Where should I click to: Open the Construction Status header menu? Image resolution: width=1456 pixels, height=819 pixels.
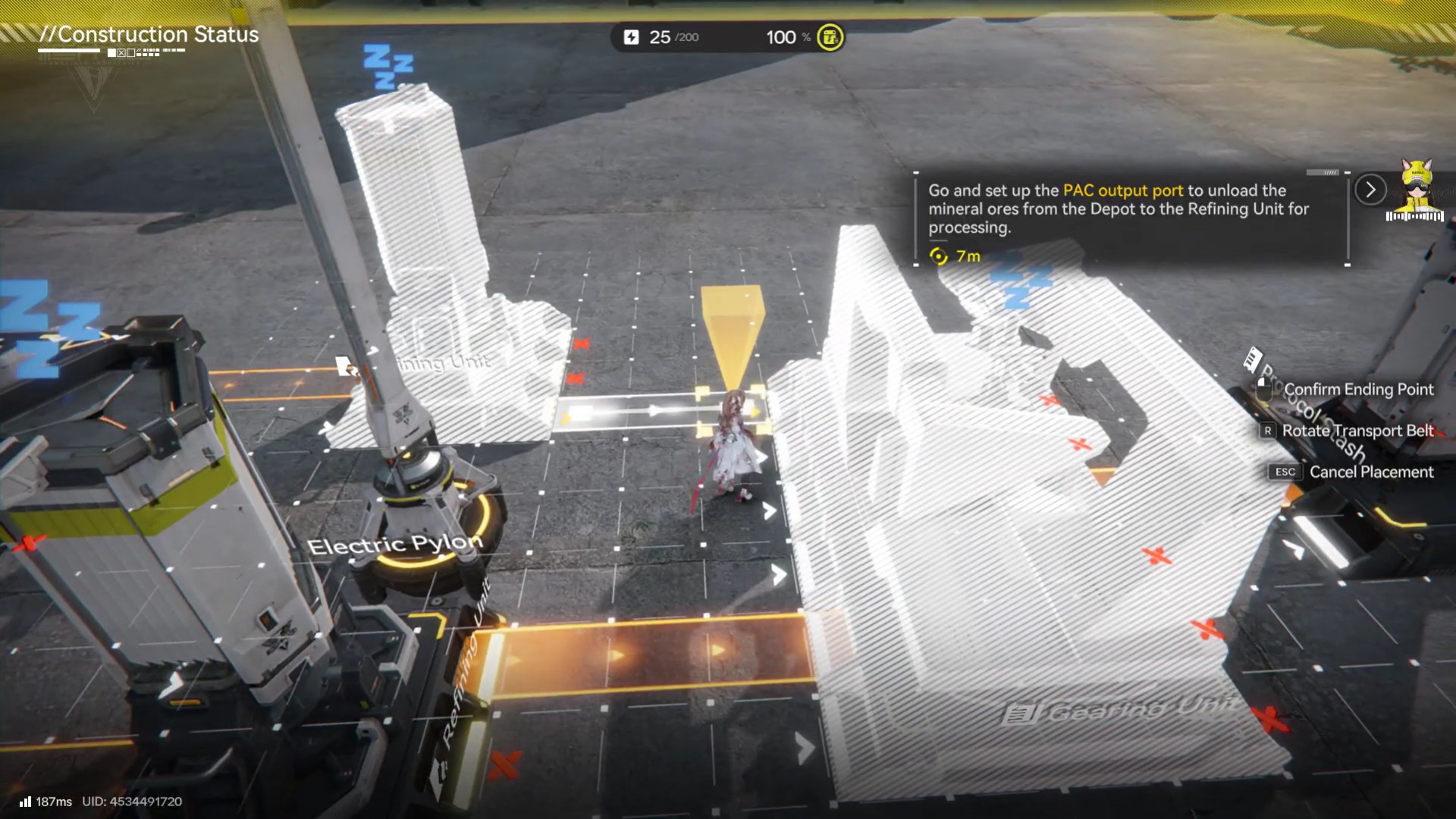pyautogui.click(x=148, y=35)
